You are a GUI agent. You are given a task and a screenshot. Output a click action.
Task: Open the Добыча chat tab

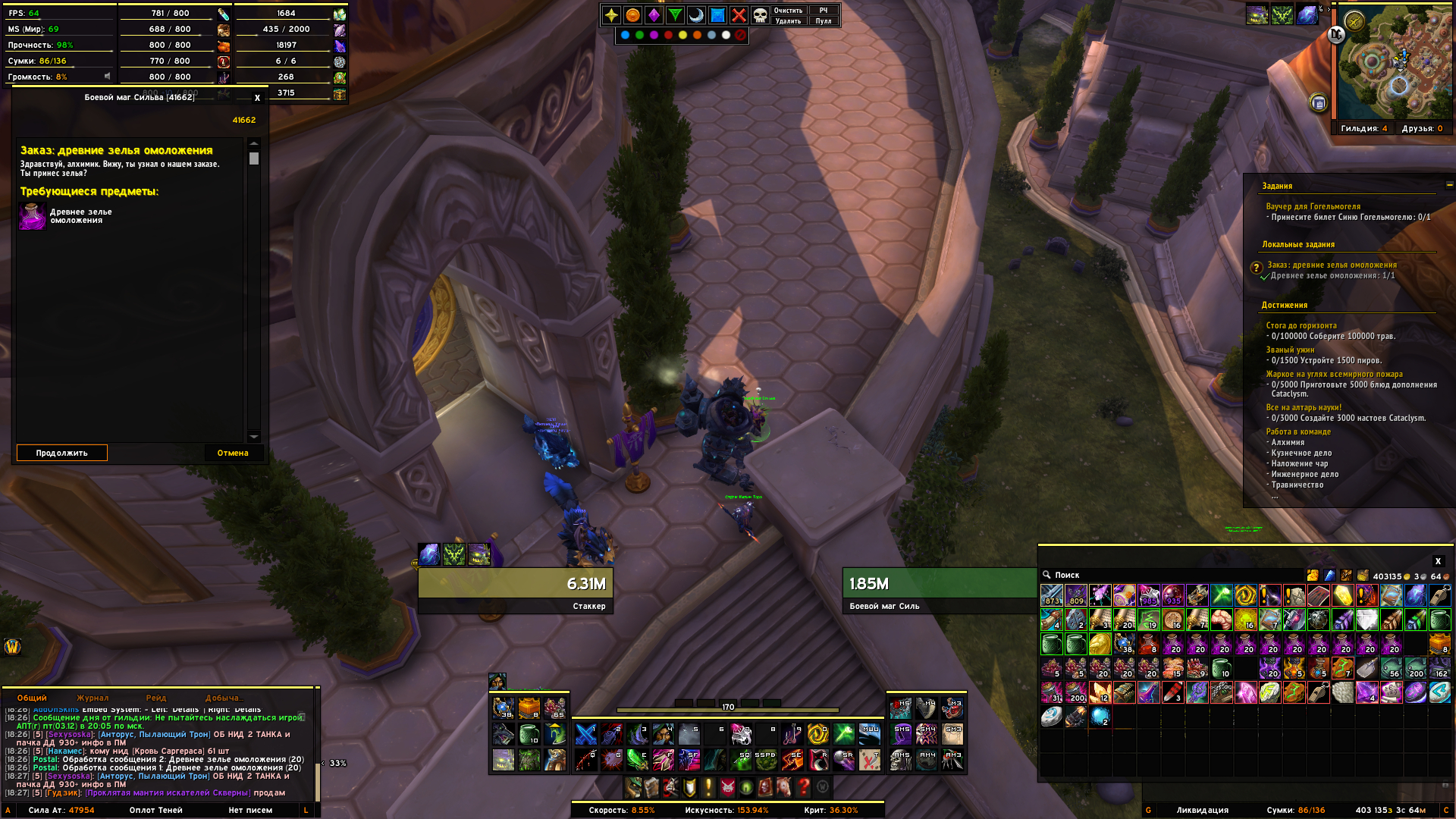[x=223, y=698]
